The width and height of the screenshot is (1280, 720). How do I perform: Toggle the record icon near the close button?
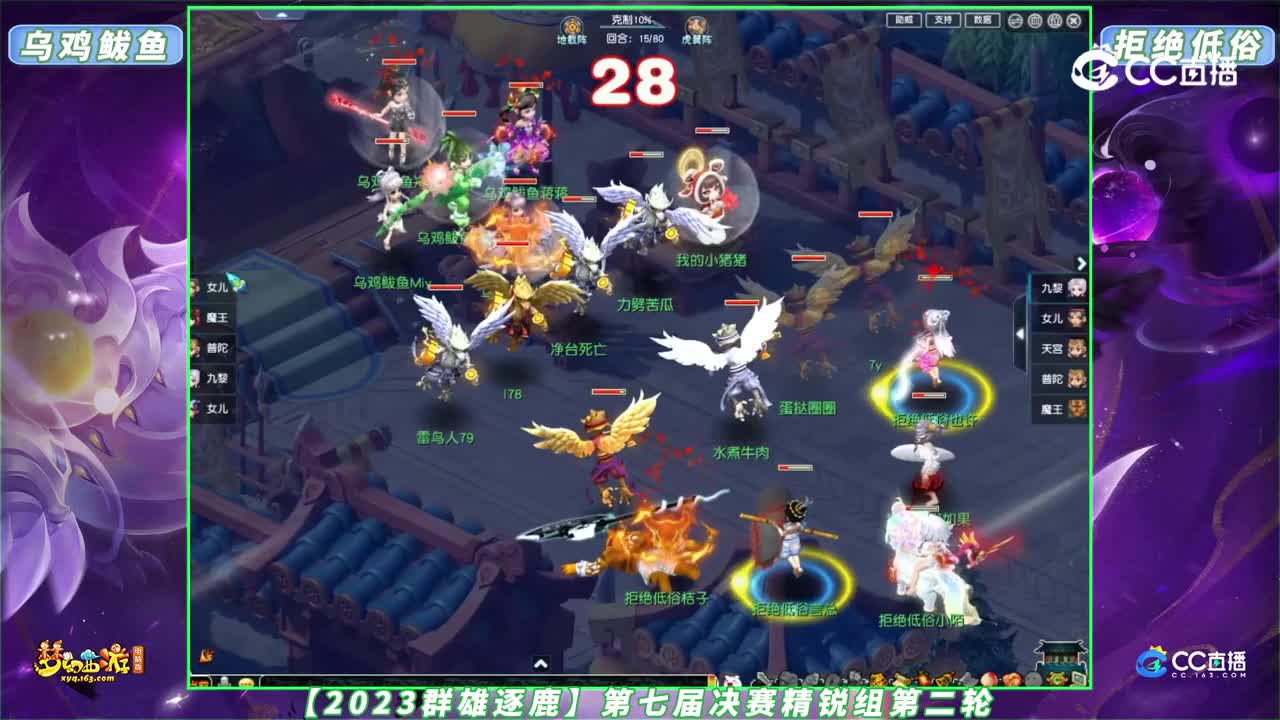tap(1055, 21)
